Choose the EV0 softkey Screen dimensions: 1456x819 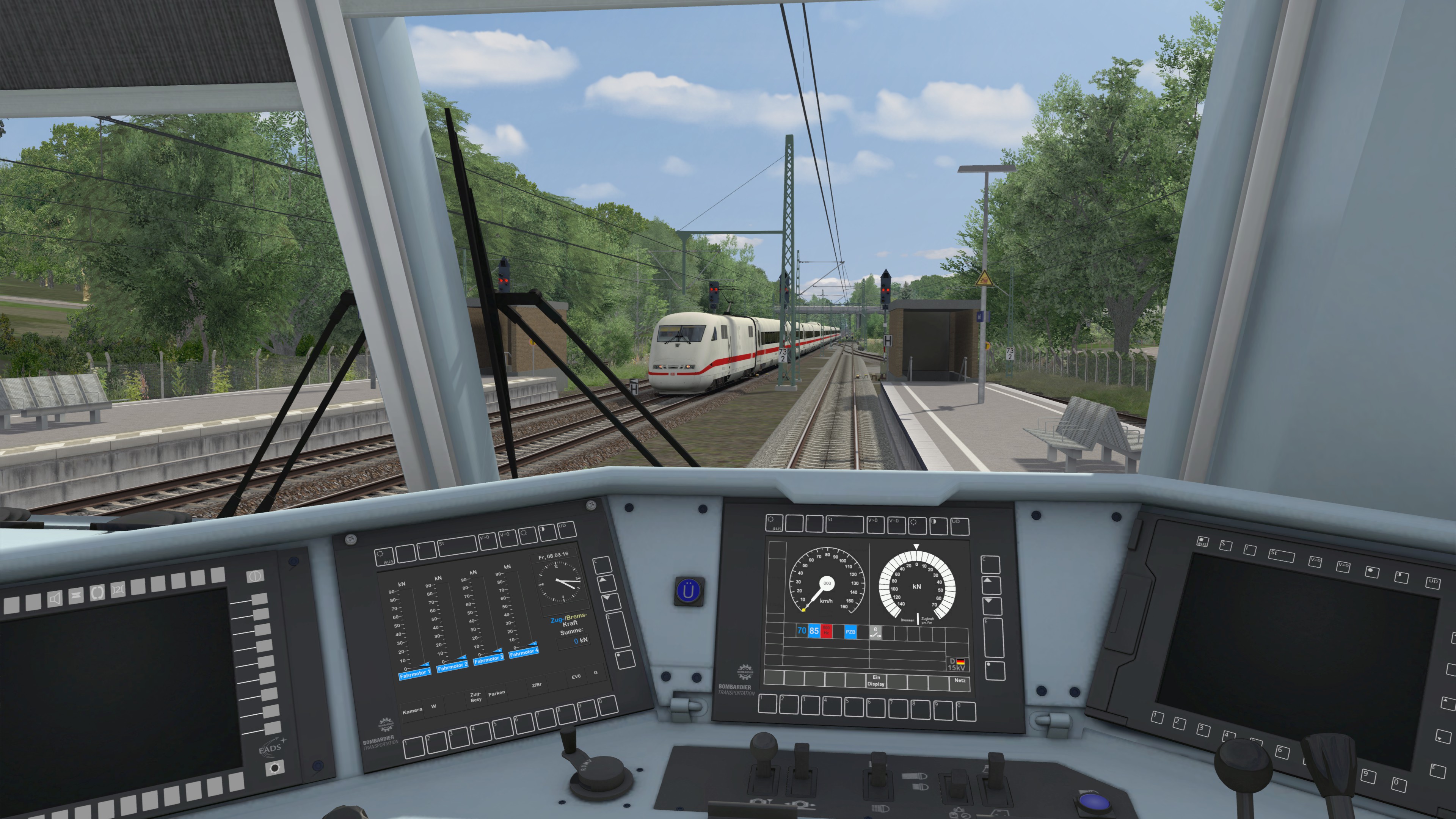tap(576, 676)
